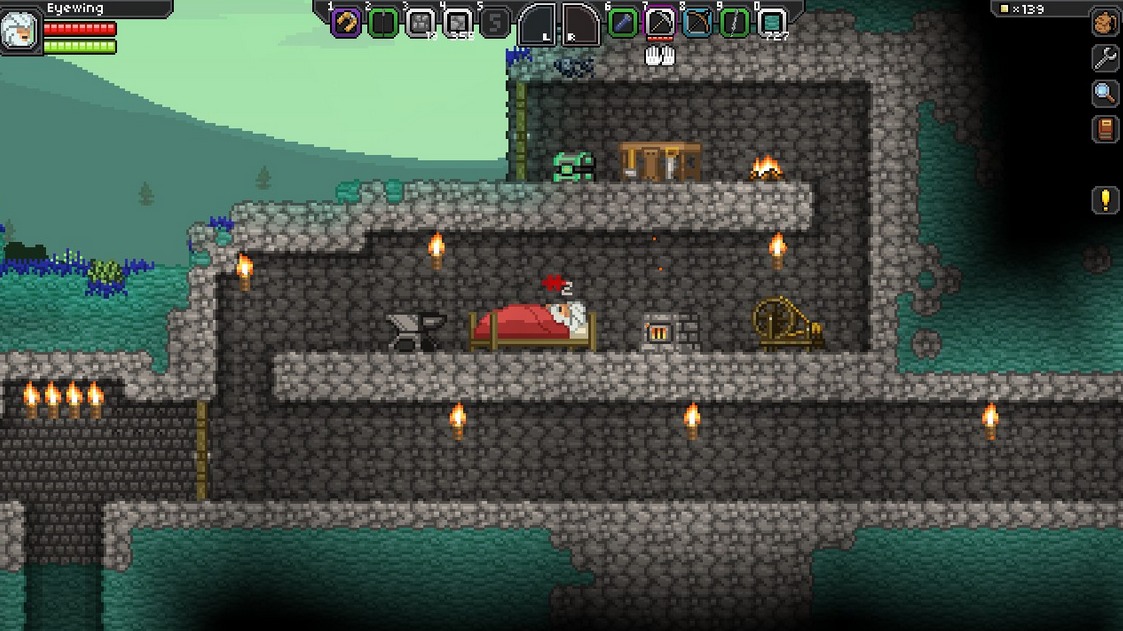Open the codex book
Viewport: 1123px width, 631px height.
1105,130
